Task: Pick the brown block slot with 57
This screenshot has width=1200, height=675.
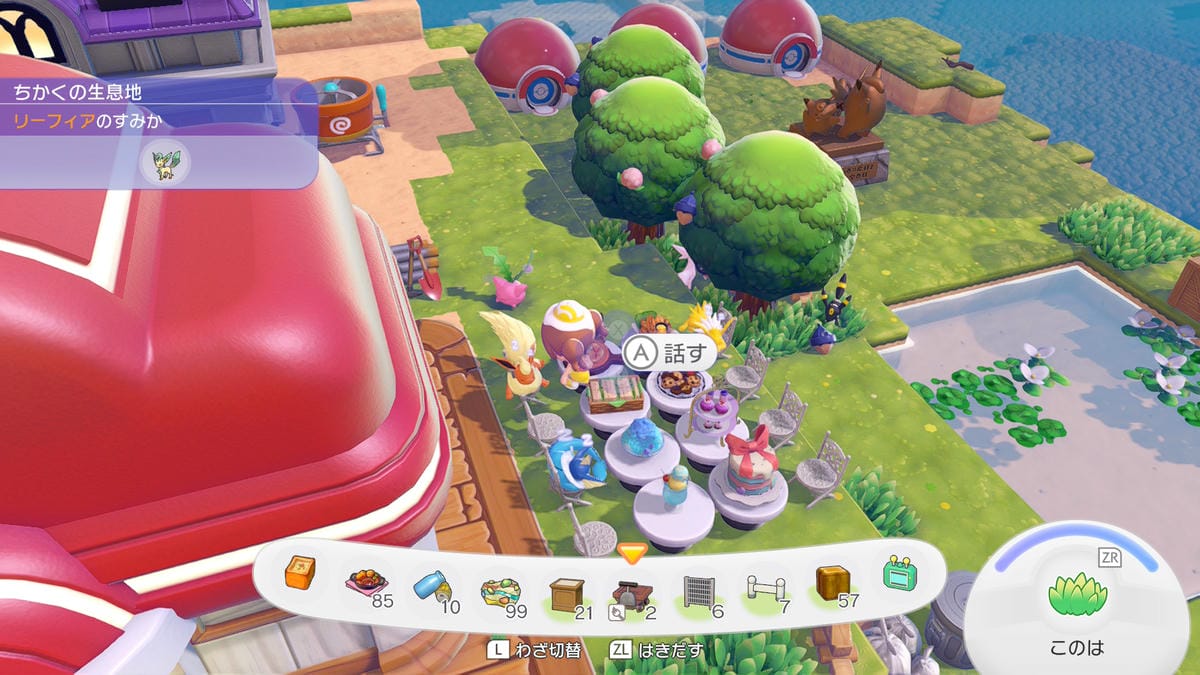Action: (832, 584)
